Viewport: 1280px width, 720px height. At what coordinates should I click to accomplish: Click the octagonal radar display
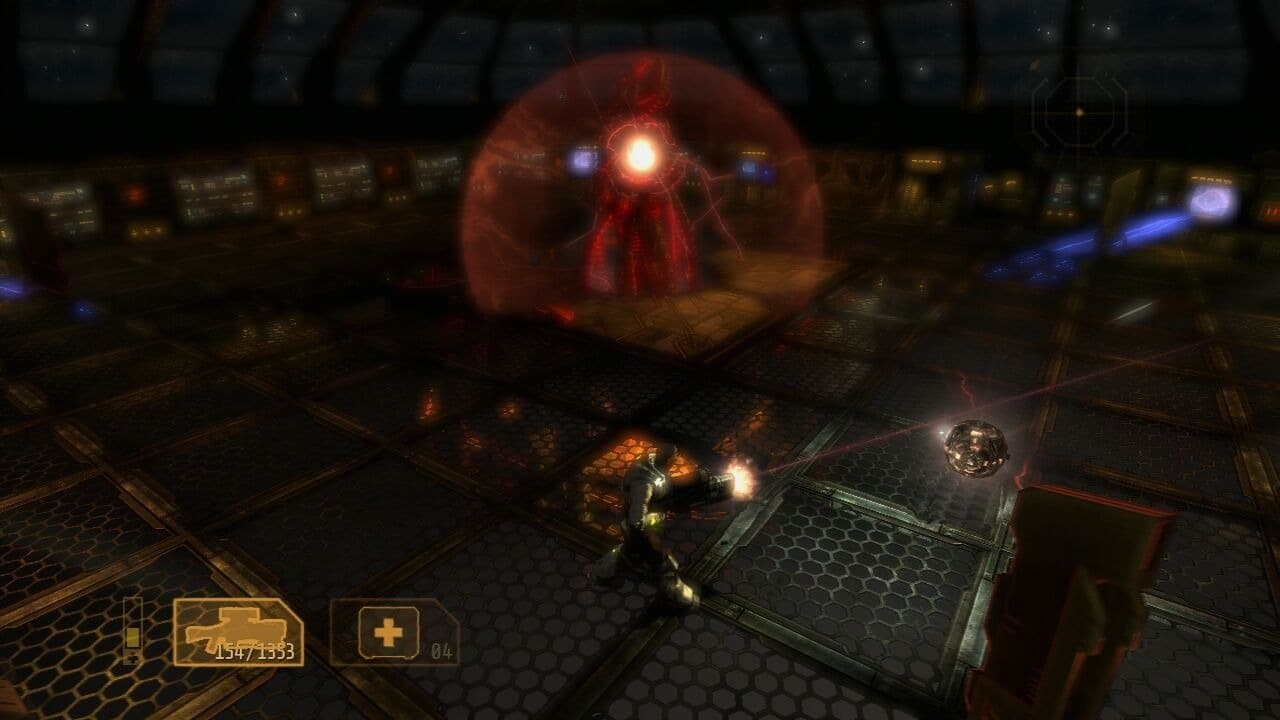(x=1079, y=112)
